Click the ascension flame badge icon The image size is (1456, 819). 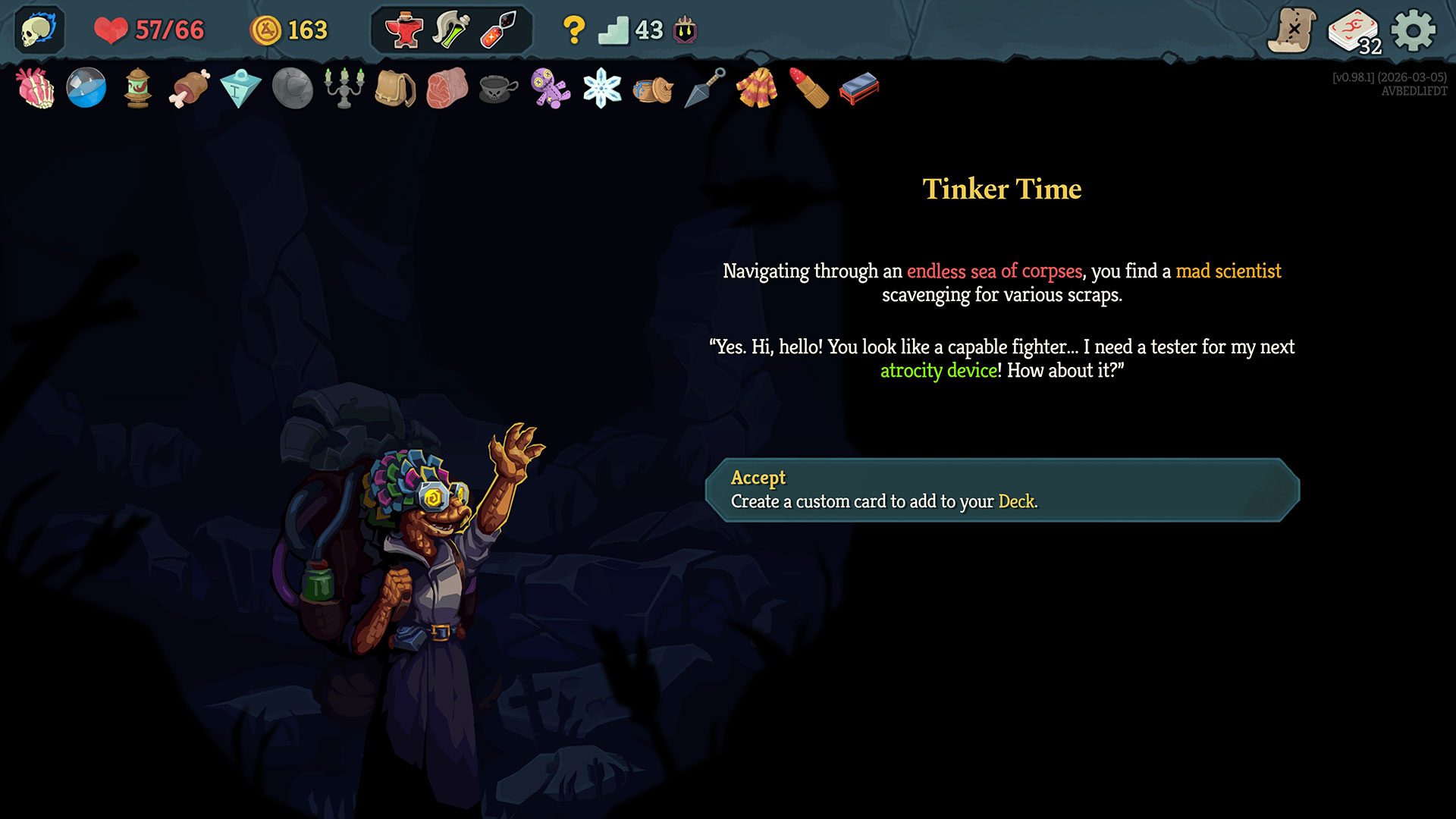pyautogui.click(x=686, y=30)
